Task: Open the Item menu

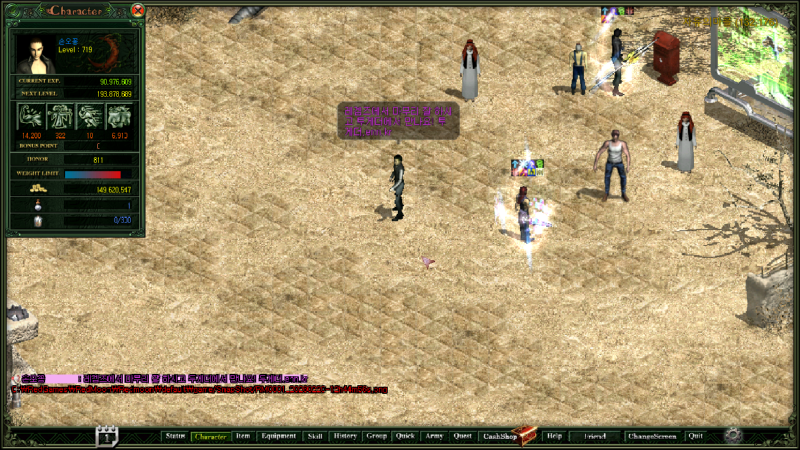Action: point(243,437)
